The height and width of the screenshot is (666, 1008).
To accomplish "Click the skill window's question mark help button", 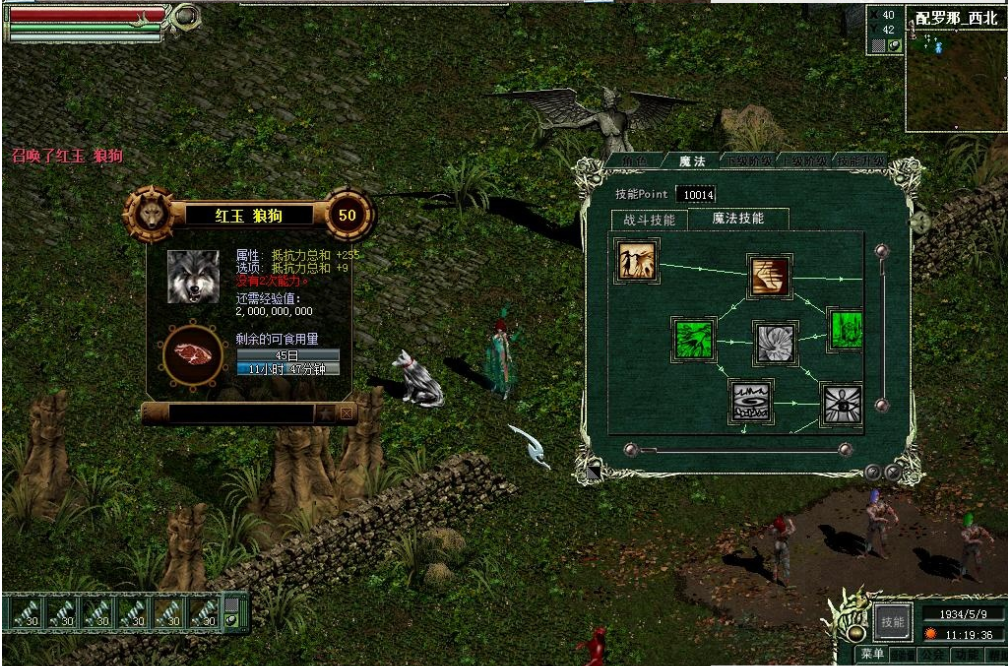I will pos(873,472).
